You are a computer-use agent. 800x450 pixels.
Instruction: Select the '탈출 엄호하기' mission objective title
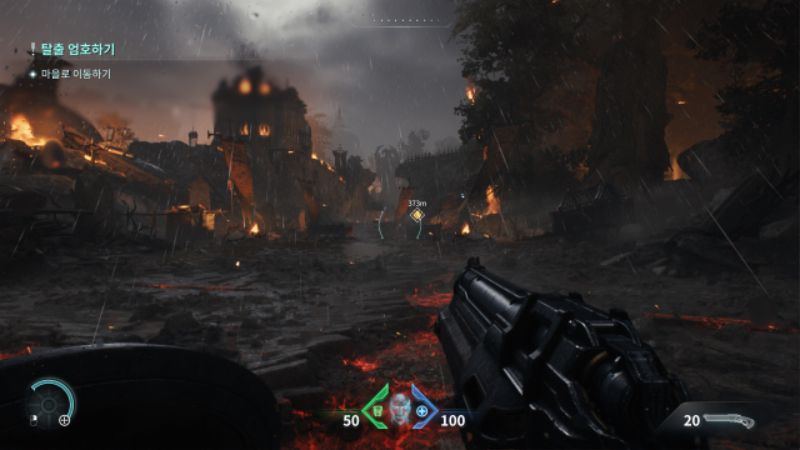click(x=75, y=48)
